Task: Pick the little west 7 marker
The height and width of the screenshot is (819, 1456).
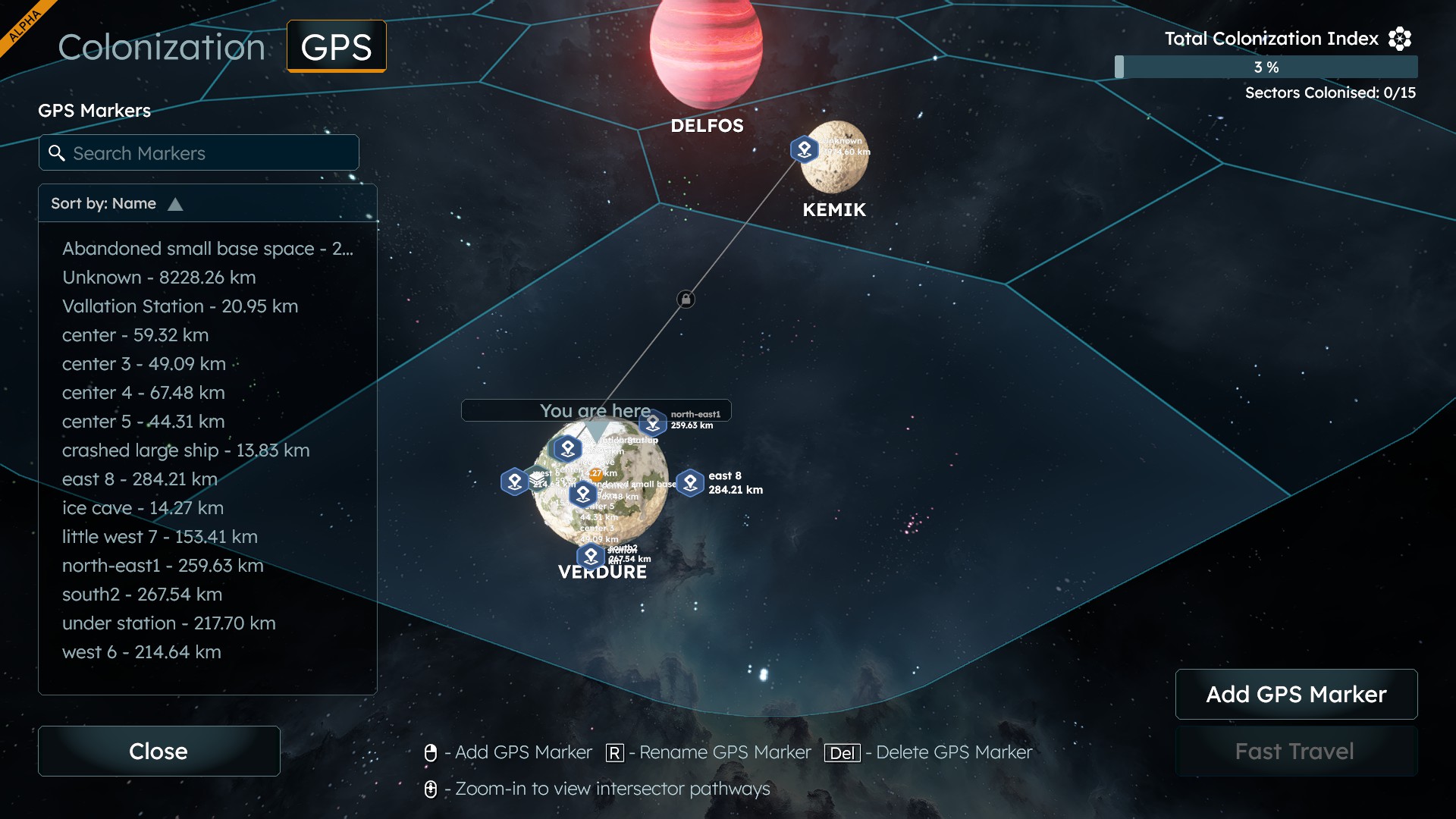Action: coord(160,537)
